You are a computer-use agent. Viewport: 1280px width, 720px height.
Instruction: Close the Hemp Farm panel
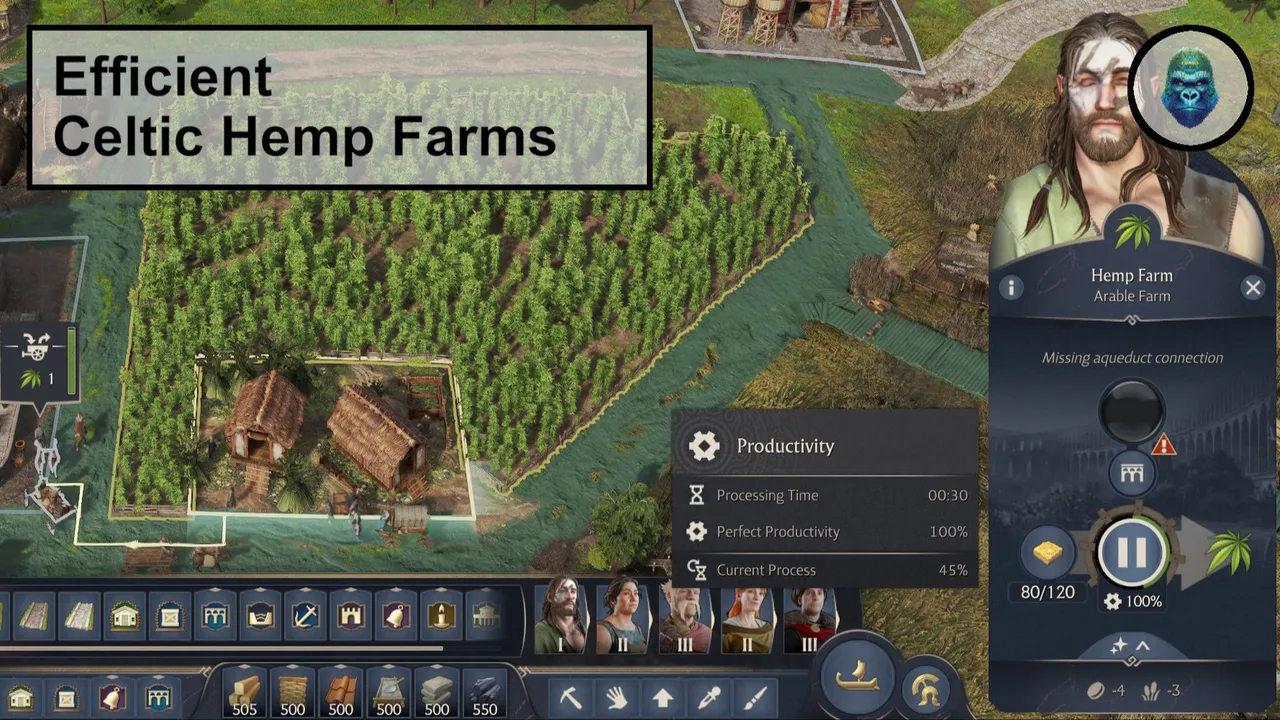(1252, 288)
